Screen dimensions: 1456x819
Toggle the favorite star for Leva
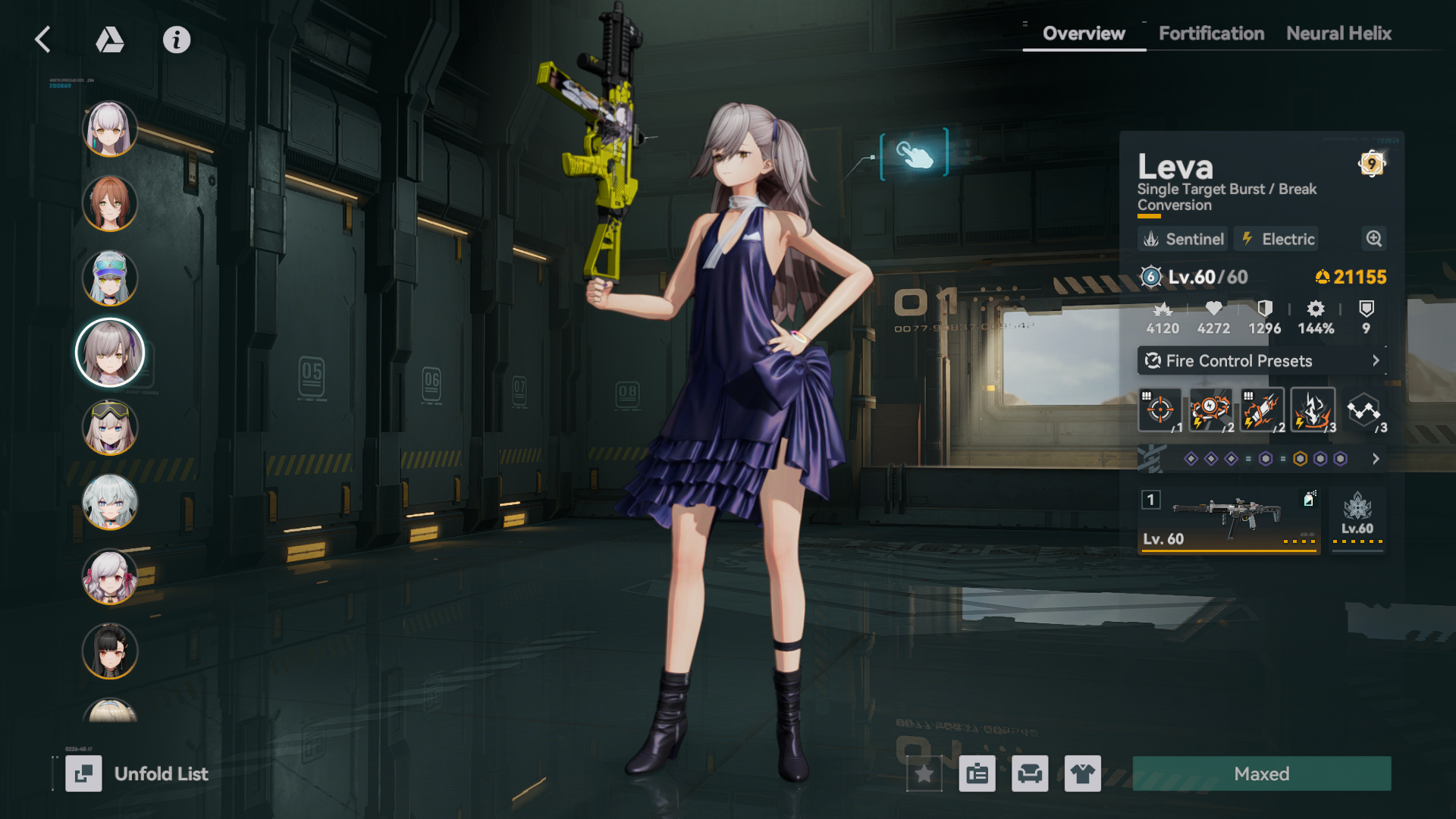(924, 774)
